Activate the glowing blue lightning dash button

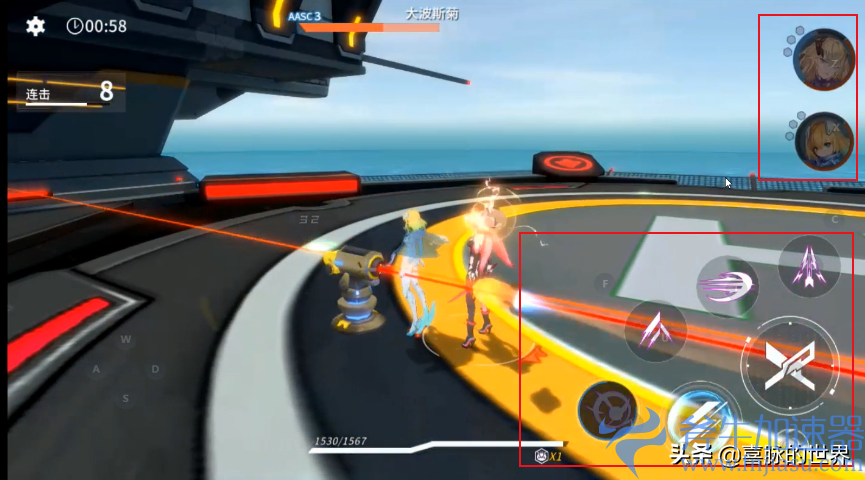coord(700,414)
